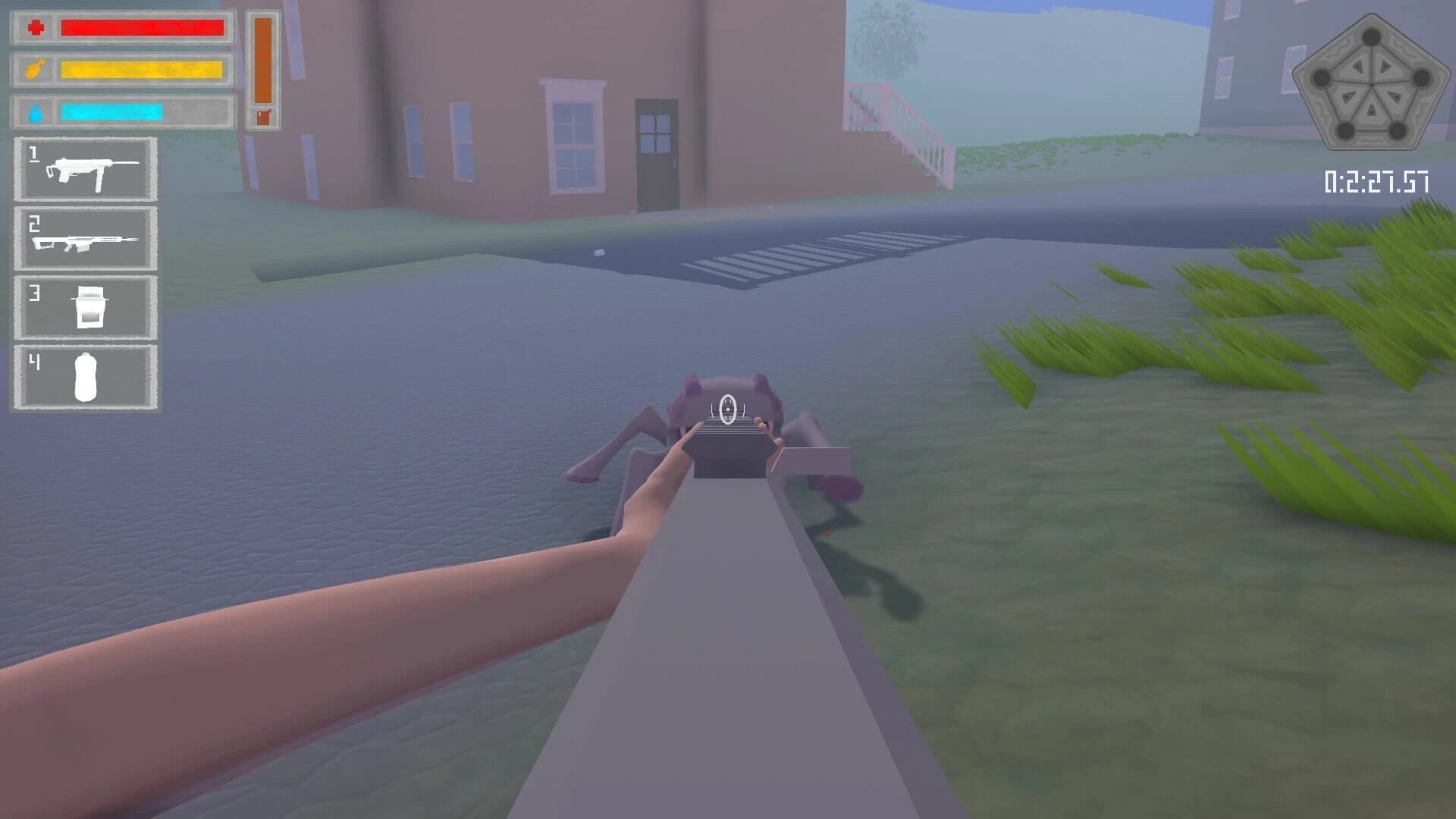Click the center node of the pentagon compass
Image resolution: width=1456 pixels, height=819 pixels.
pos(1371,84)
